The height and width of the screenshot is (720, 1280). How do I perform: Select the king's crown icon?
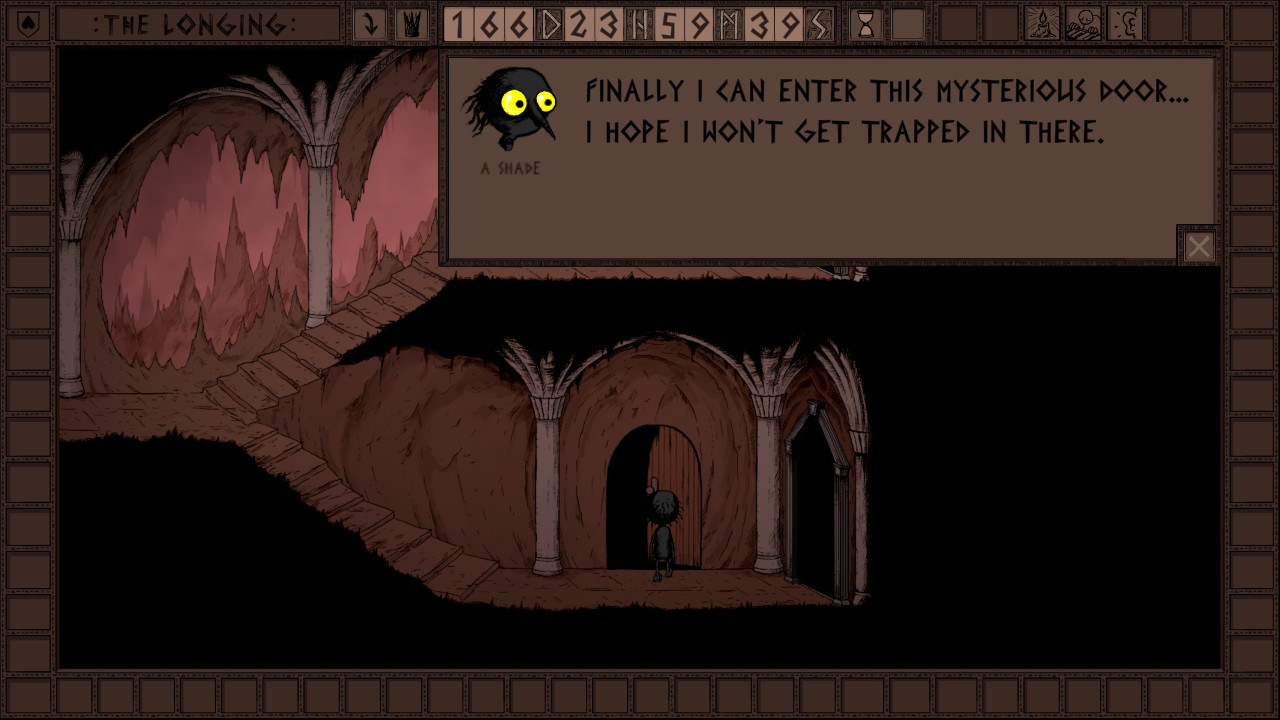tap(410, 24)
